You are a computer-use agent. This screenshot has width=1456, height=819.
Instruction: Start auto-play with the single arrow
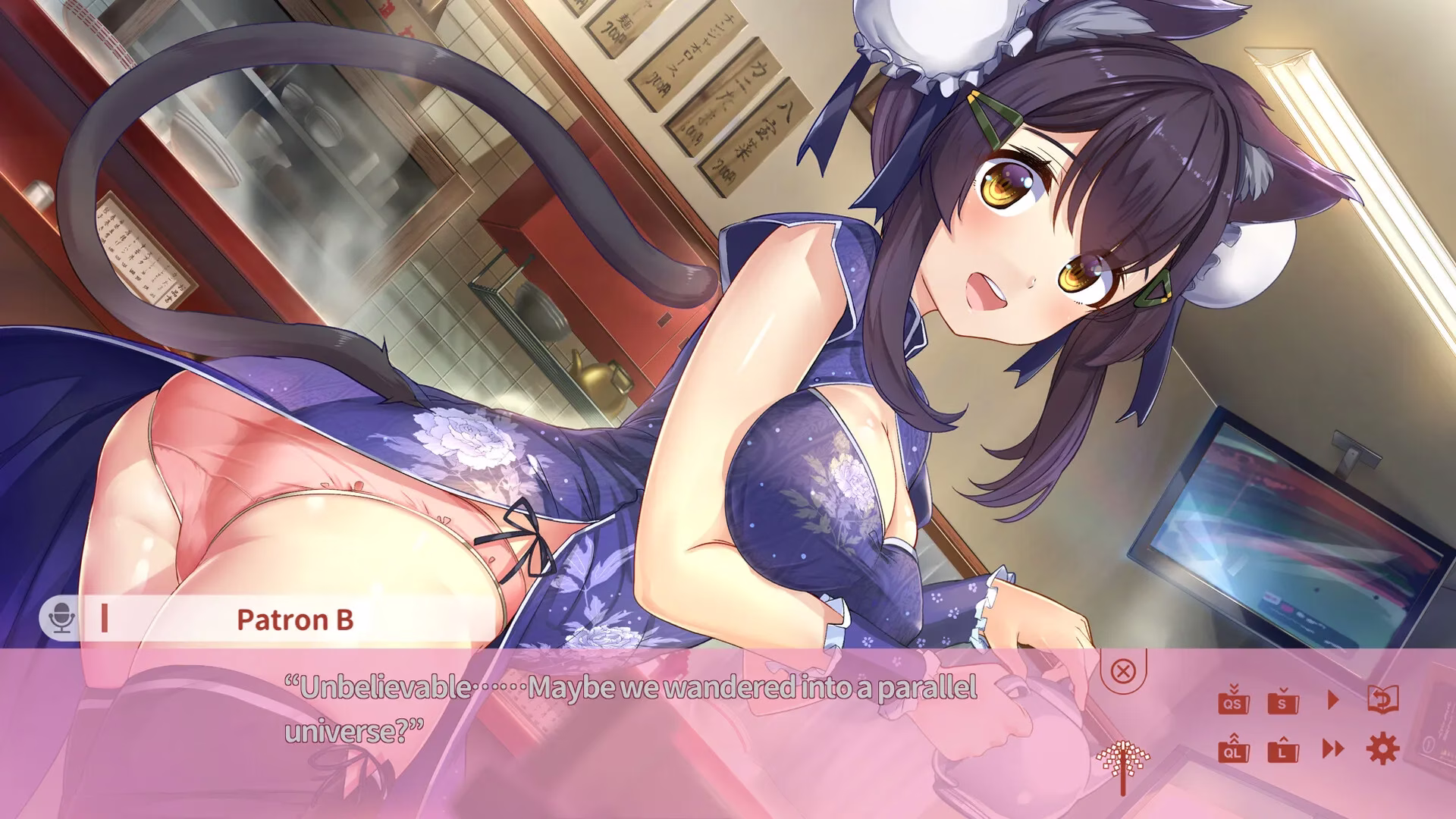[1333, 699]
